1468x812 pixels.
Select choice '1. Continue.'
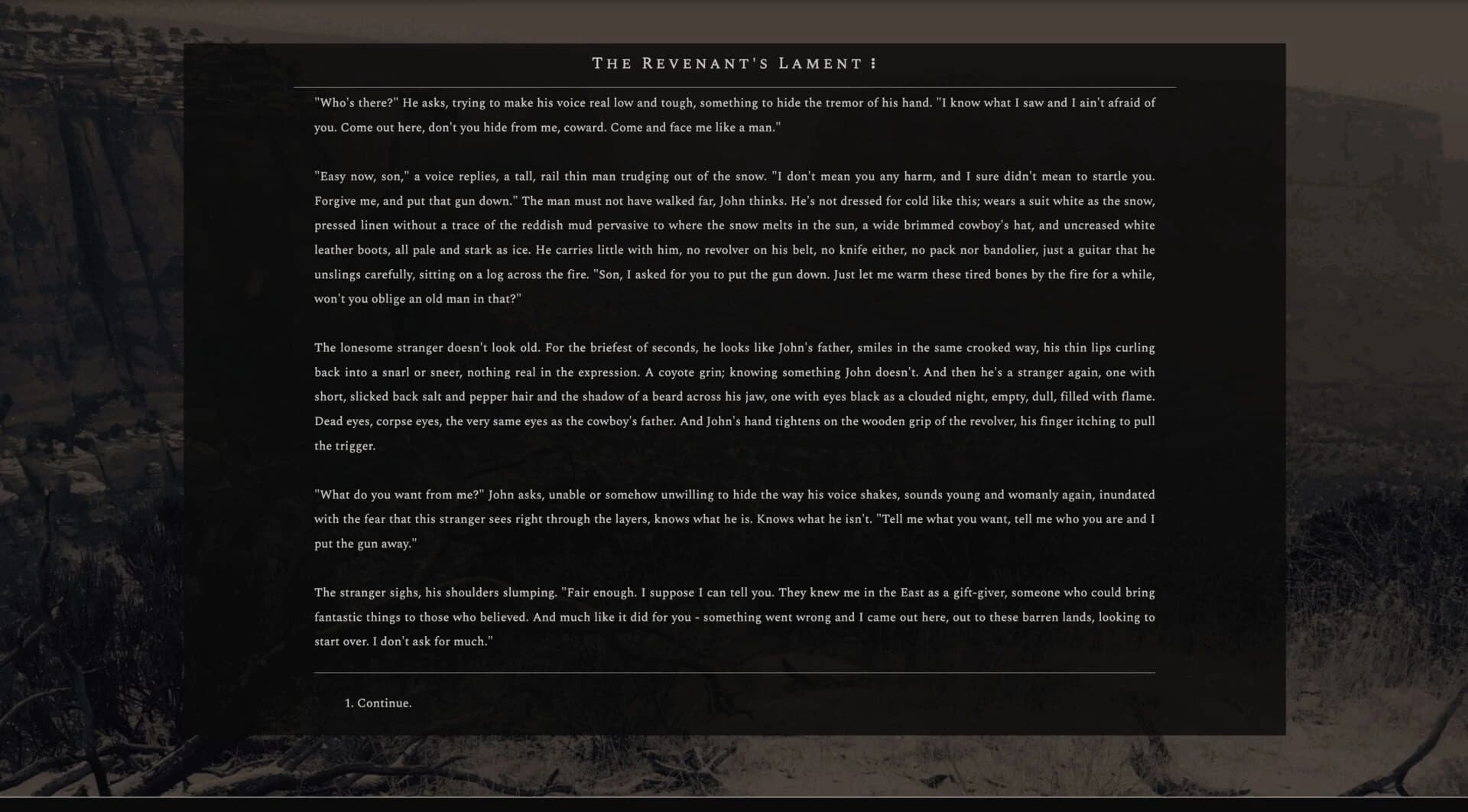pos(378,702)
